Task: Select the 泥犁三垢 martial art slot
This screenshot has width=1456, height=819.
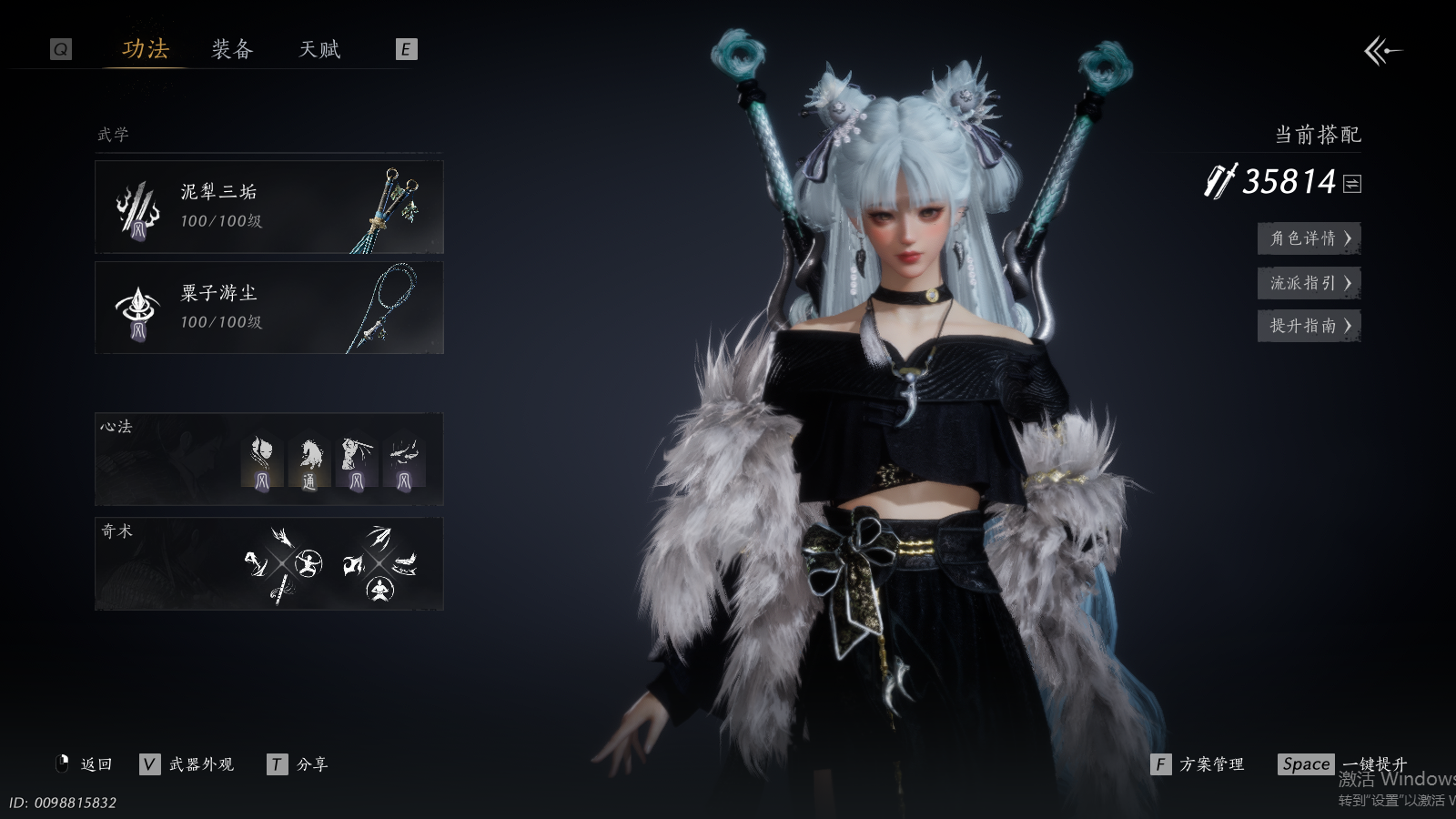Action: pos(269,207)
